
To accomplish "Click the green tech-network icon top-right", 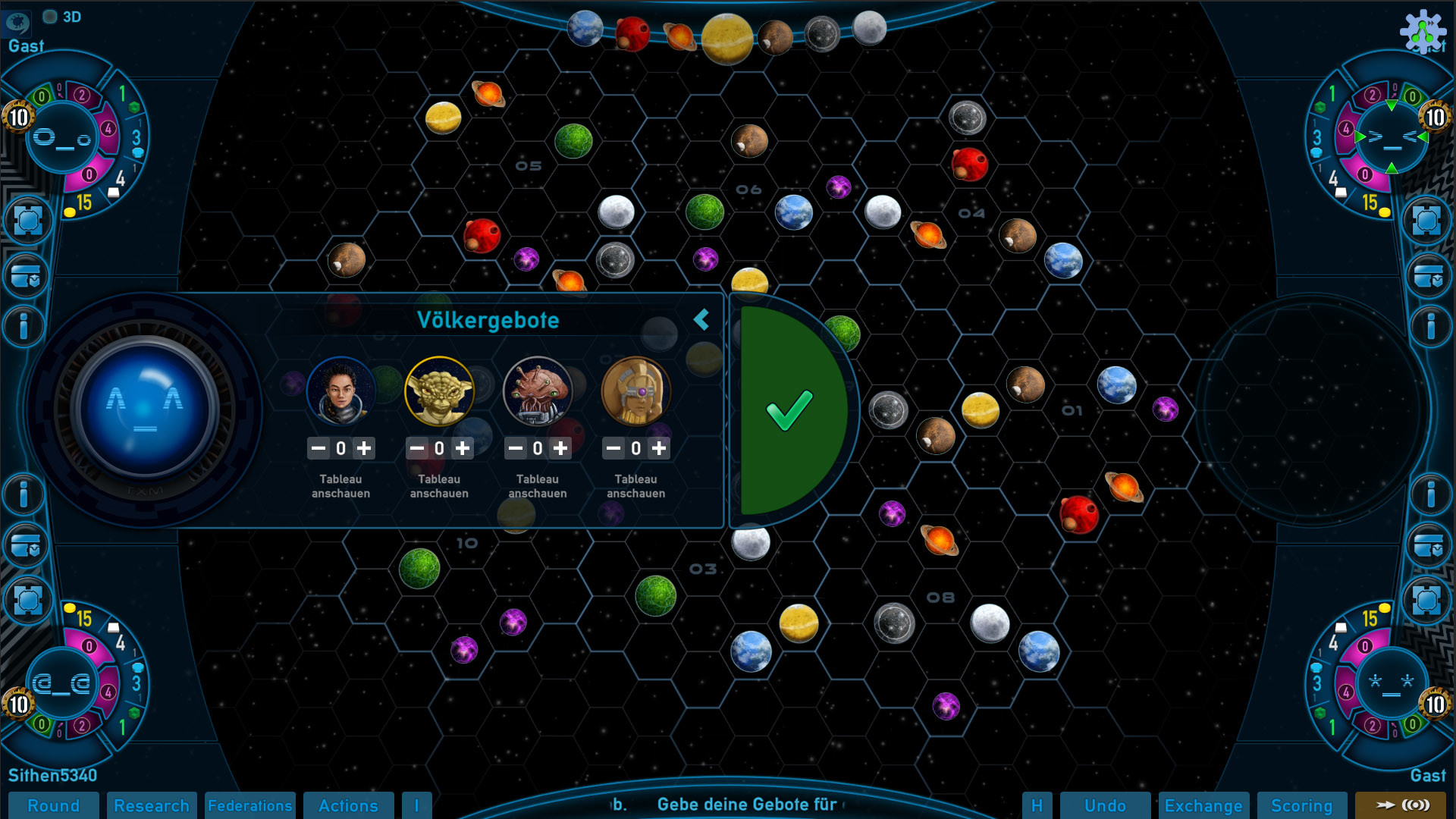I will 1422,32.
